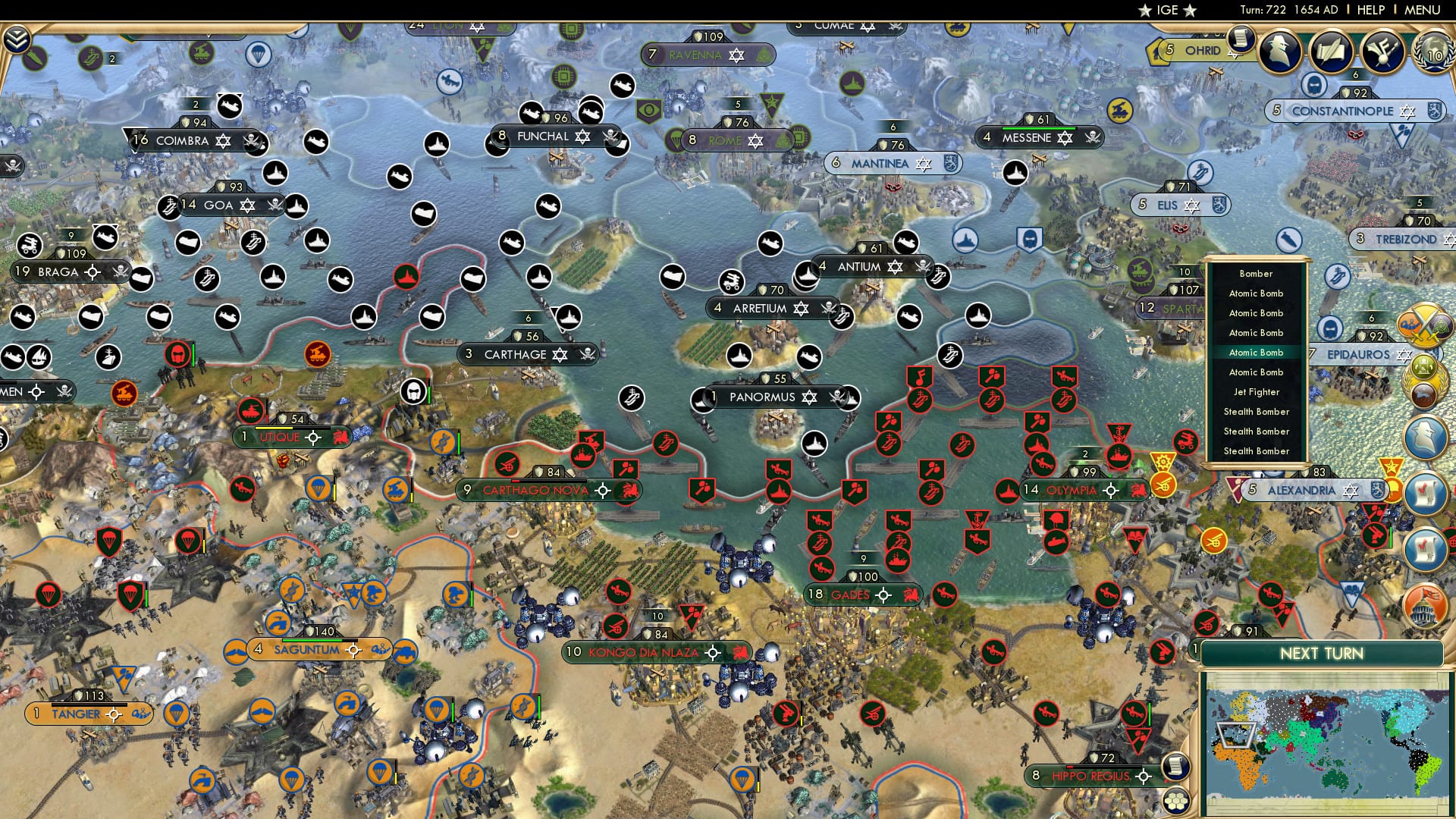Select Jet Fighter from the unit stack list
Viewport: 1456px width, 819px height.
point(1258,392)
